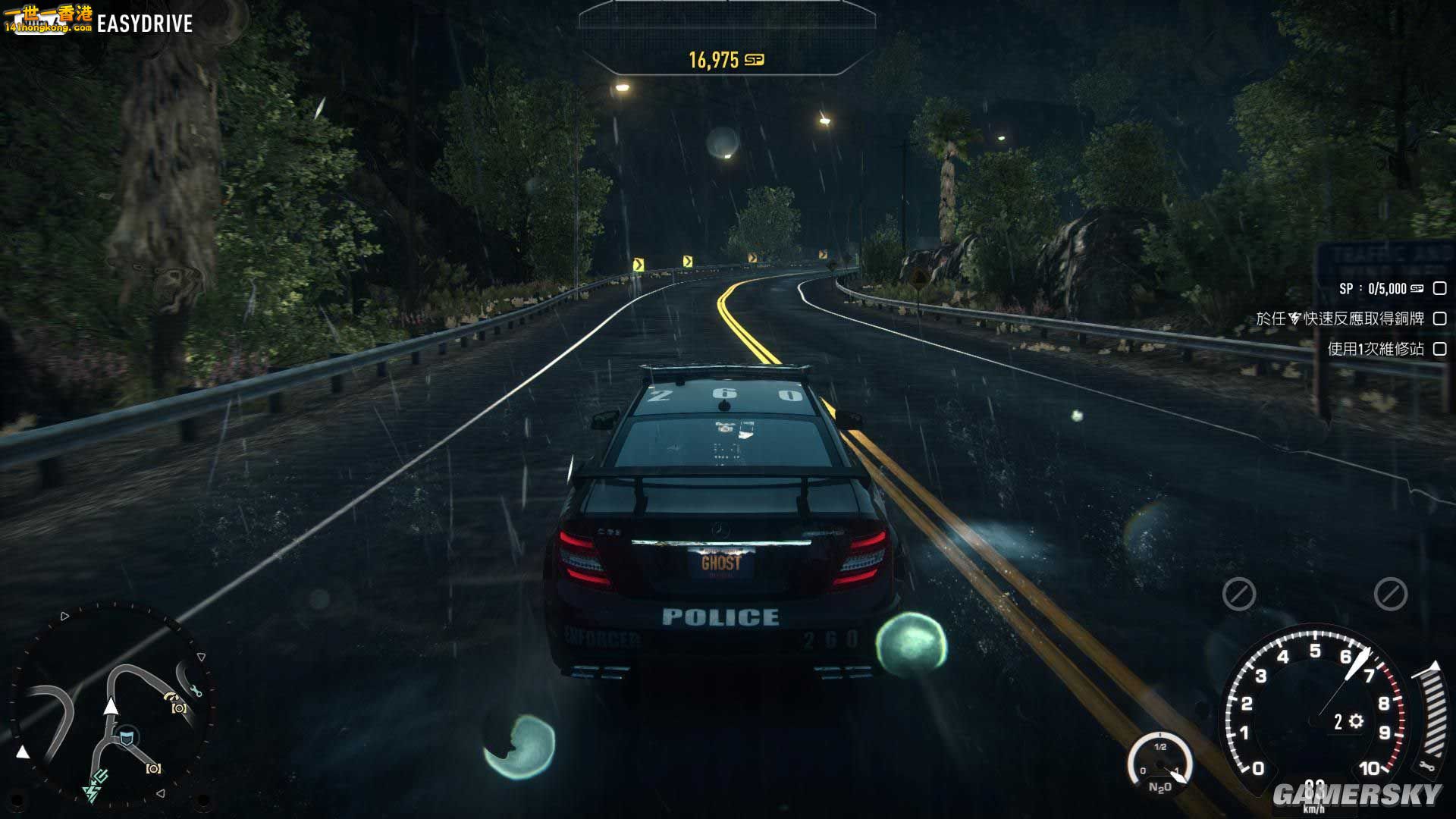Click the wrench icon below the damage meter
Viewport: 1456px width, 819px height.
point(1428,766)
